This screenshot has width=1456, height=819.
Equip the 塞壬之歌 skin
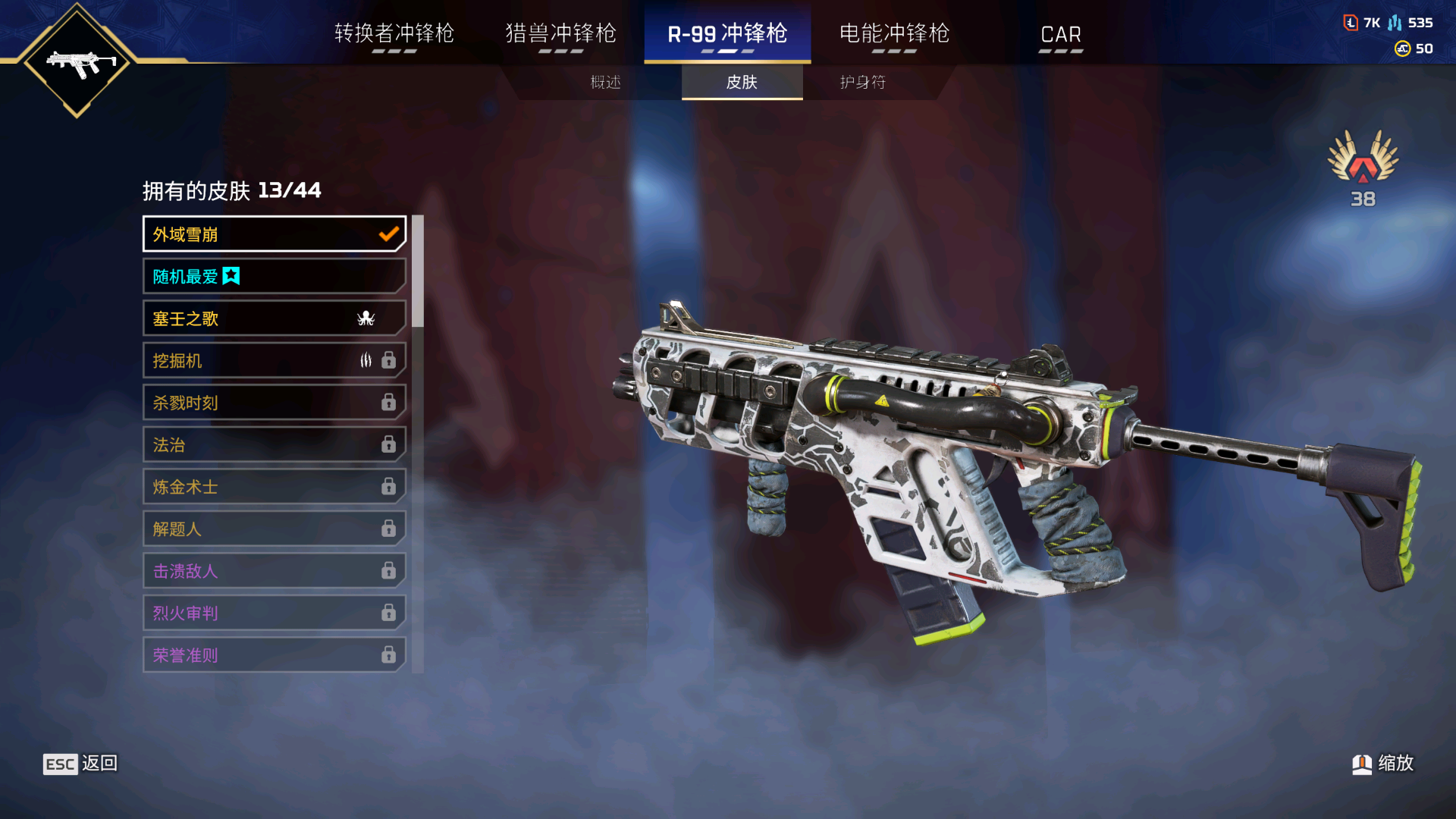pos(274,318)
